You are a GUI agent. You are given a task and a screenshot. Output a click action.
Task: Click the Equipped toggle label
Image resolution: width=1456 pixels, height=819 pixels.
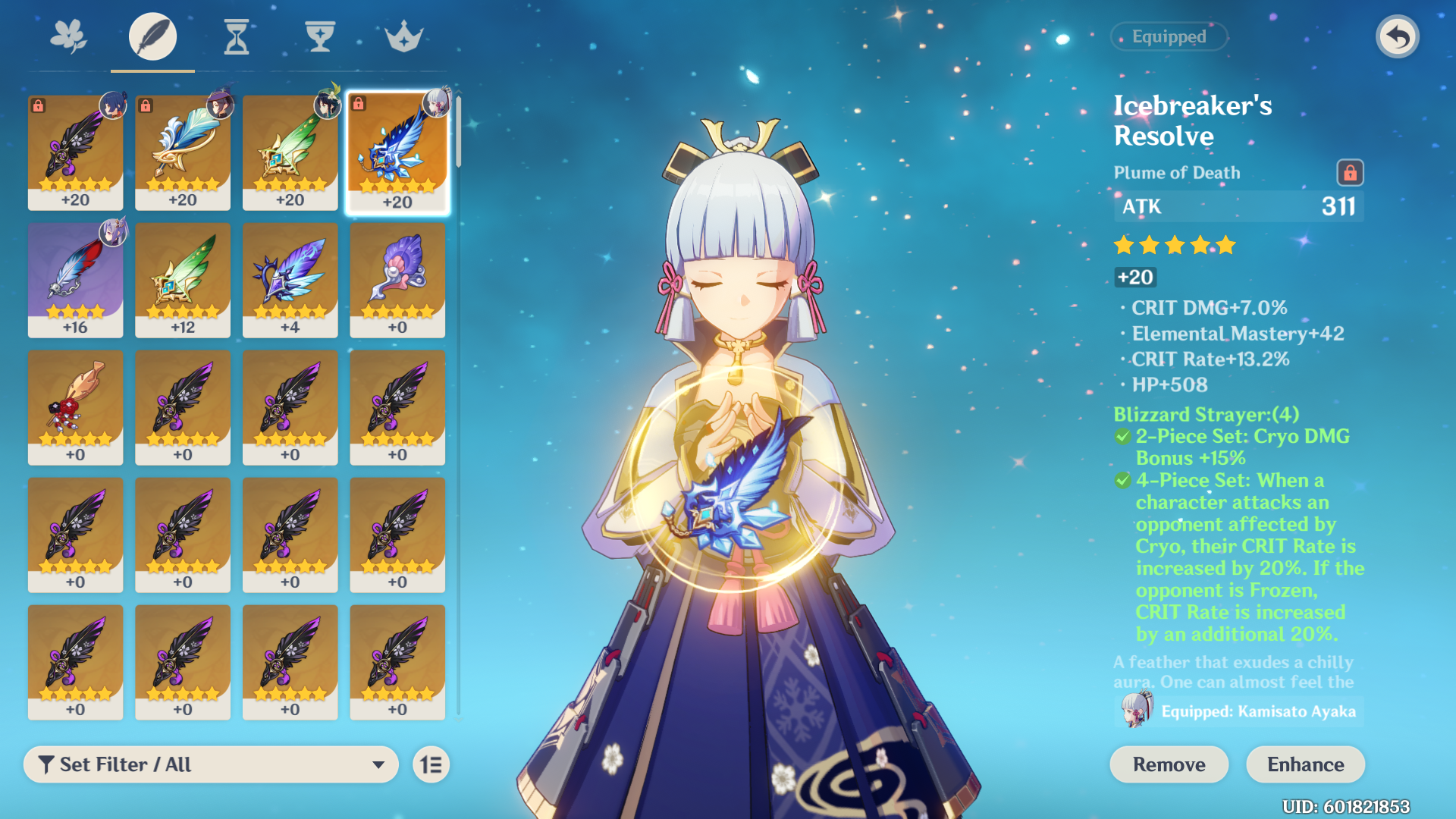(1169, 36)
